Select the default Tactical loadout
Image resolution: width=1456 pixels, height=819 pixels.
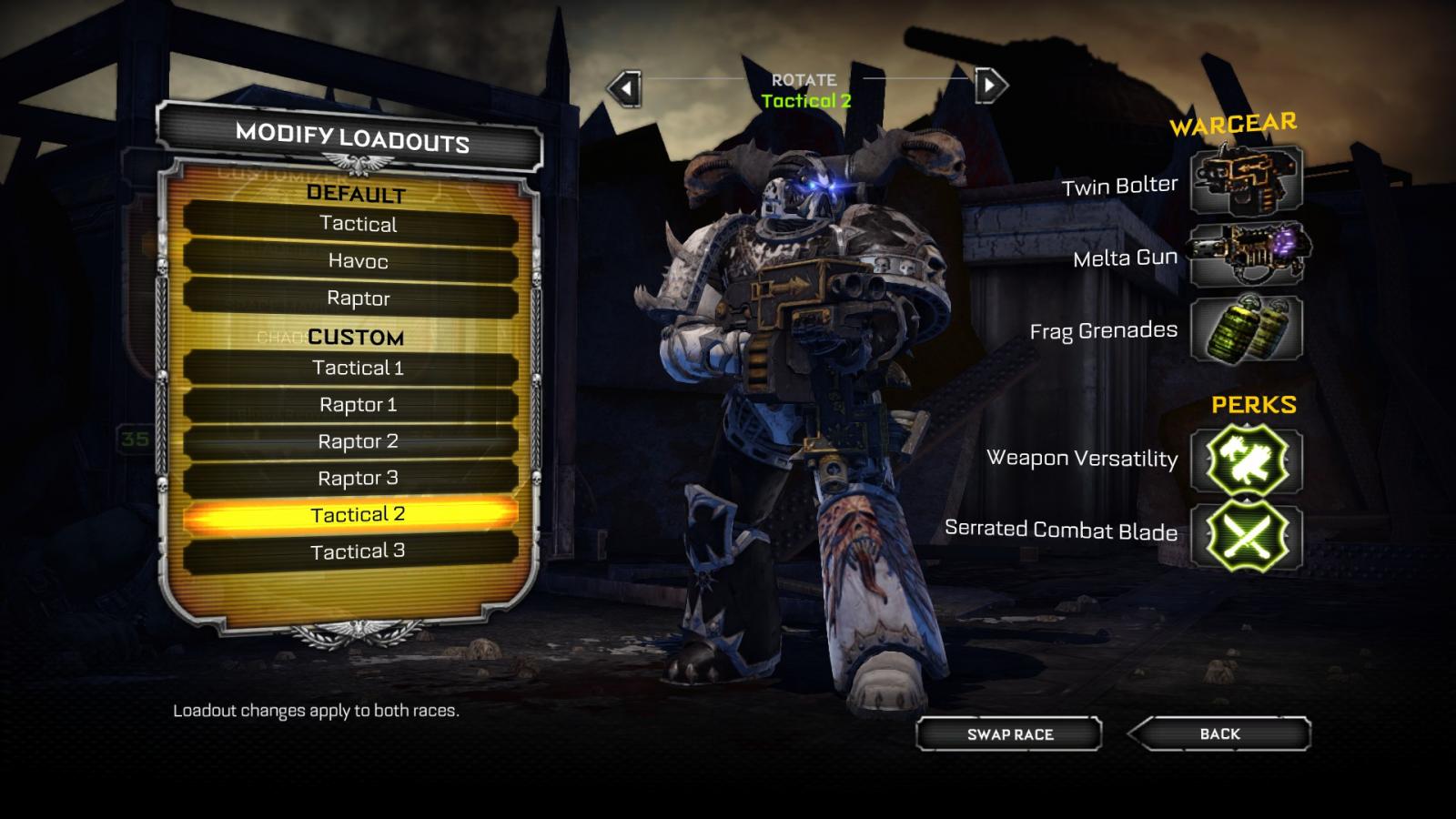357,224
